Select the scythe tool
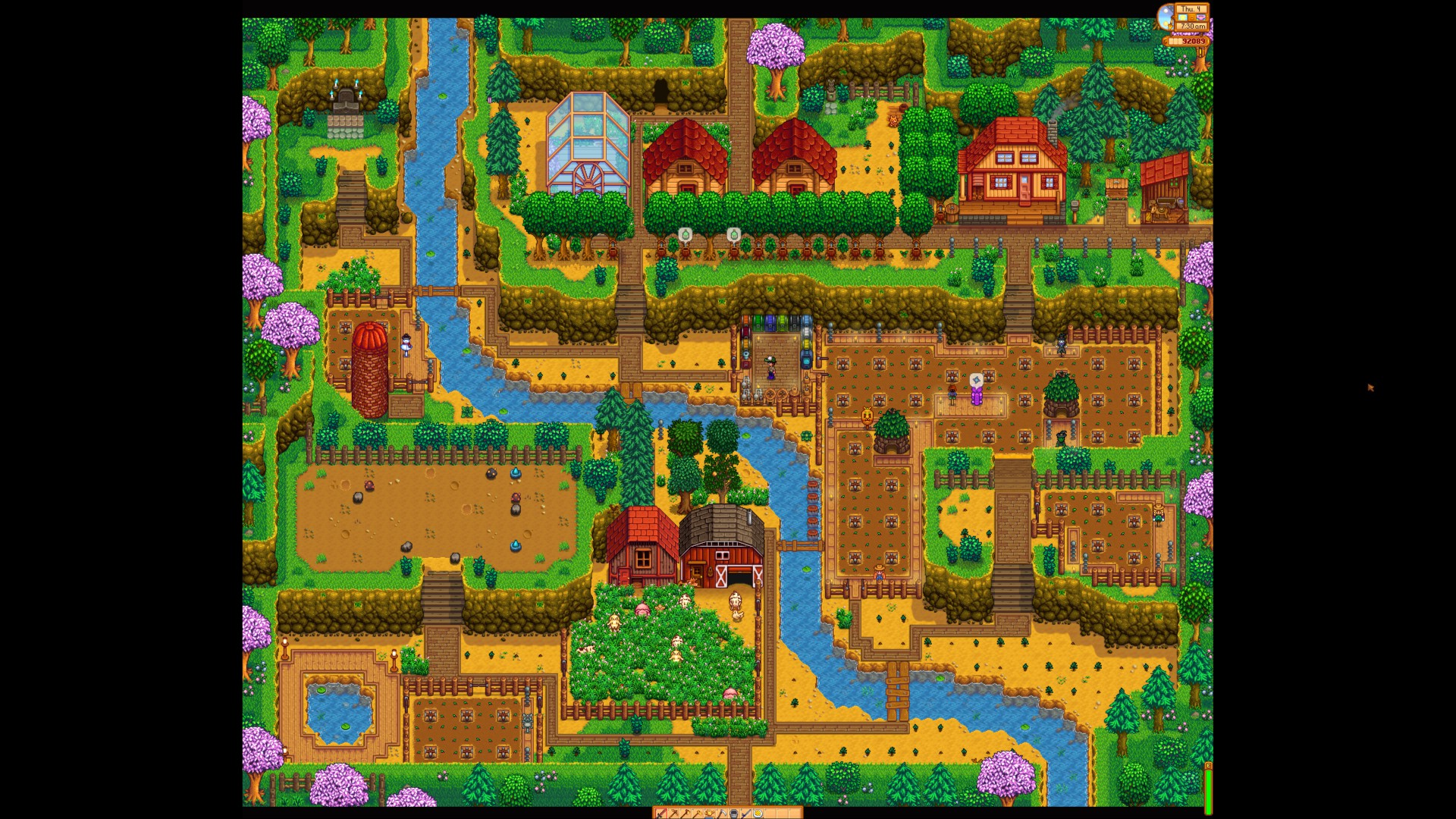The image size is (1456, 819). coord(723,814)
